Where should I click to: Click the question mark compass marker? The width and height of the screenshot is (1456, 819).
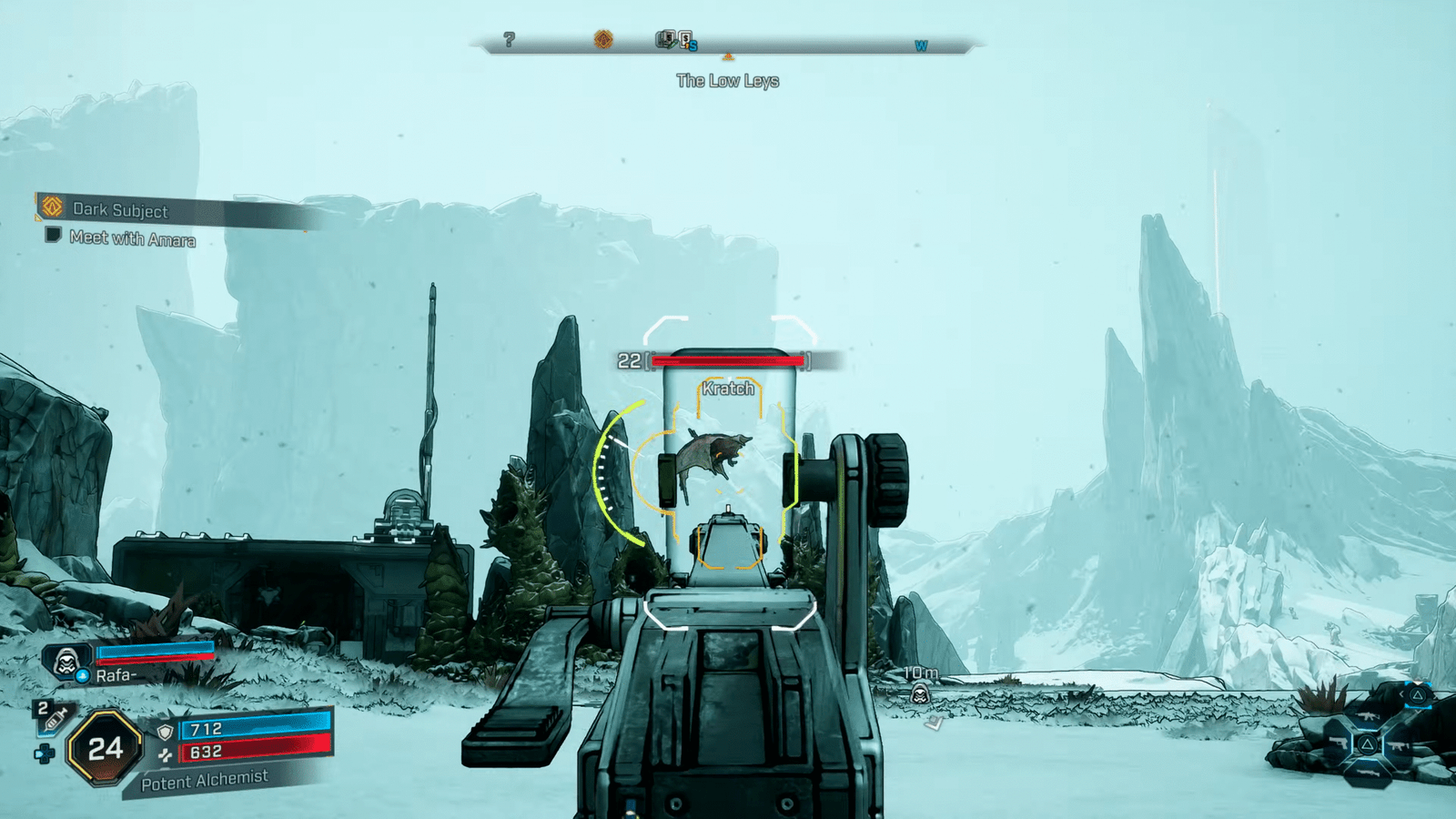(x=509, y=39)
